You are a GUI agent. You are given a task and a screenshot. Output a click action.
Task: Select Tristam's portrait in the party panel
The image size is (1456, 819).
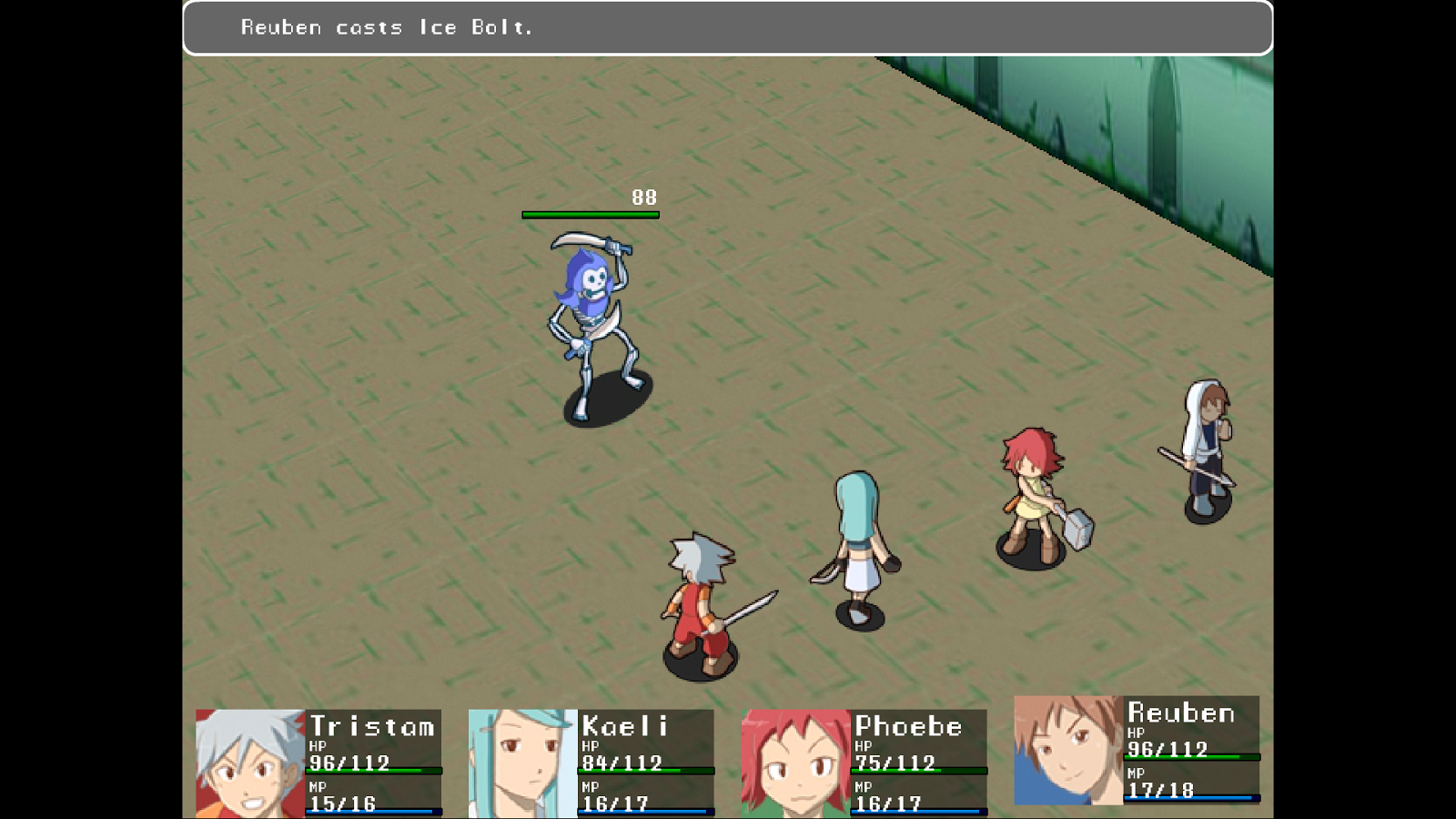(250, 763)
